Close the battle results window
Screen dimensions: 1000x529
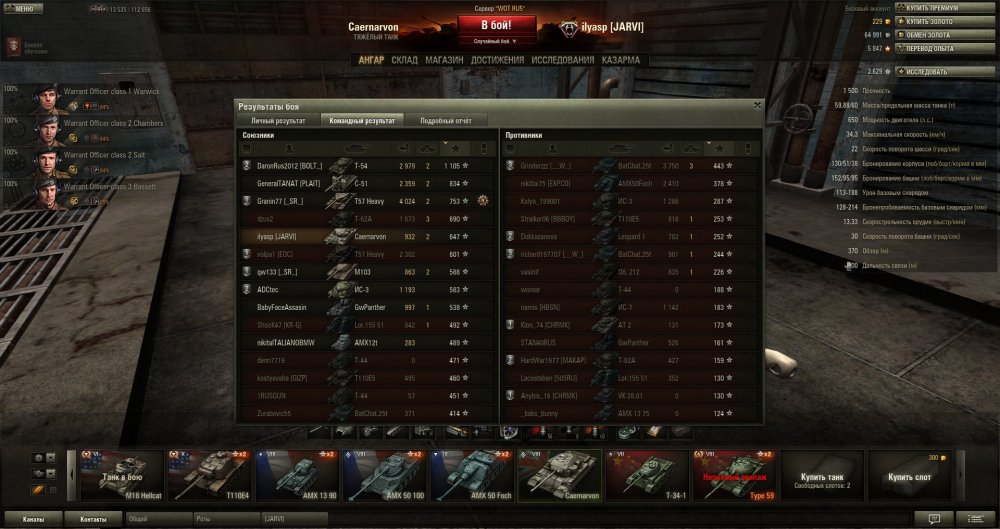point(757,104)
